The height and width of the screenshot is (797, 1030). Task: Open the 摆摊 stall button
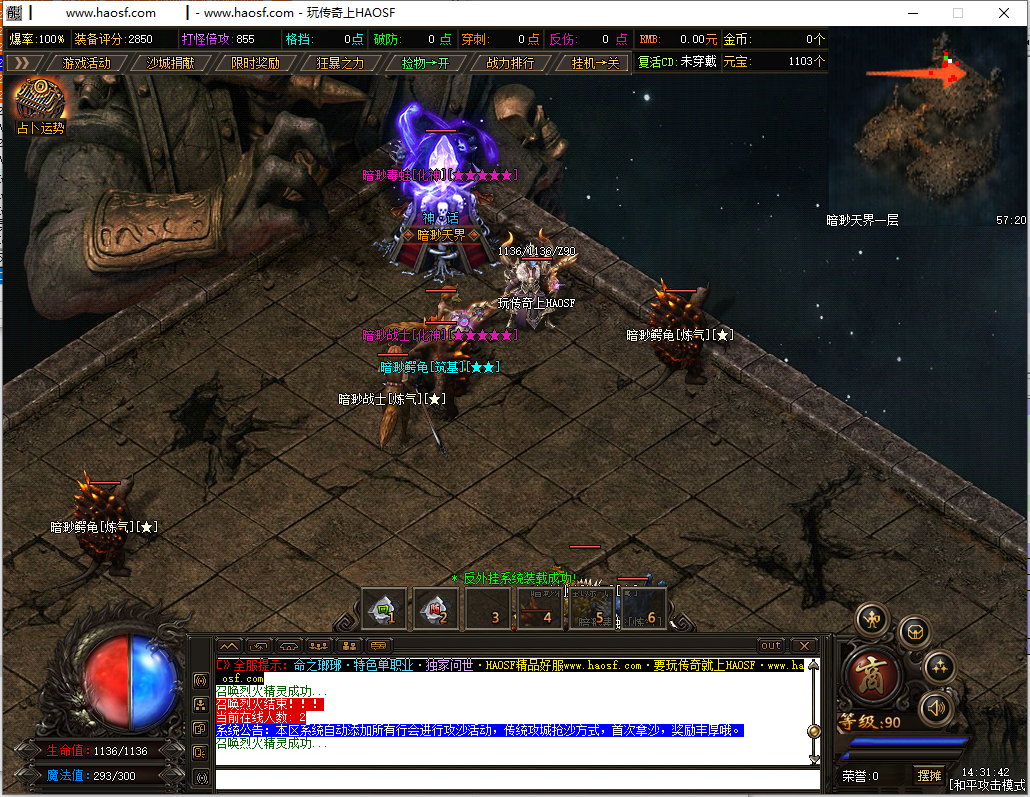929,775
